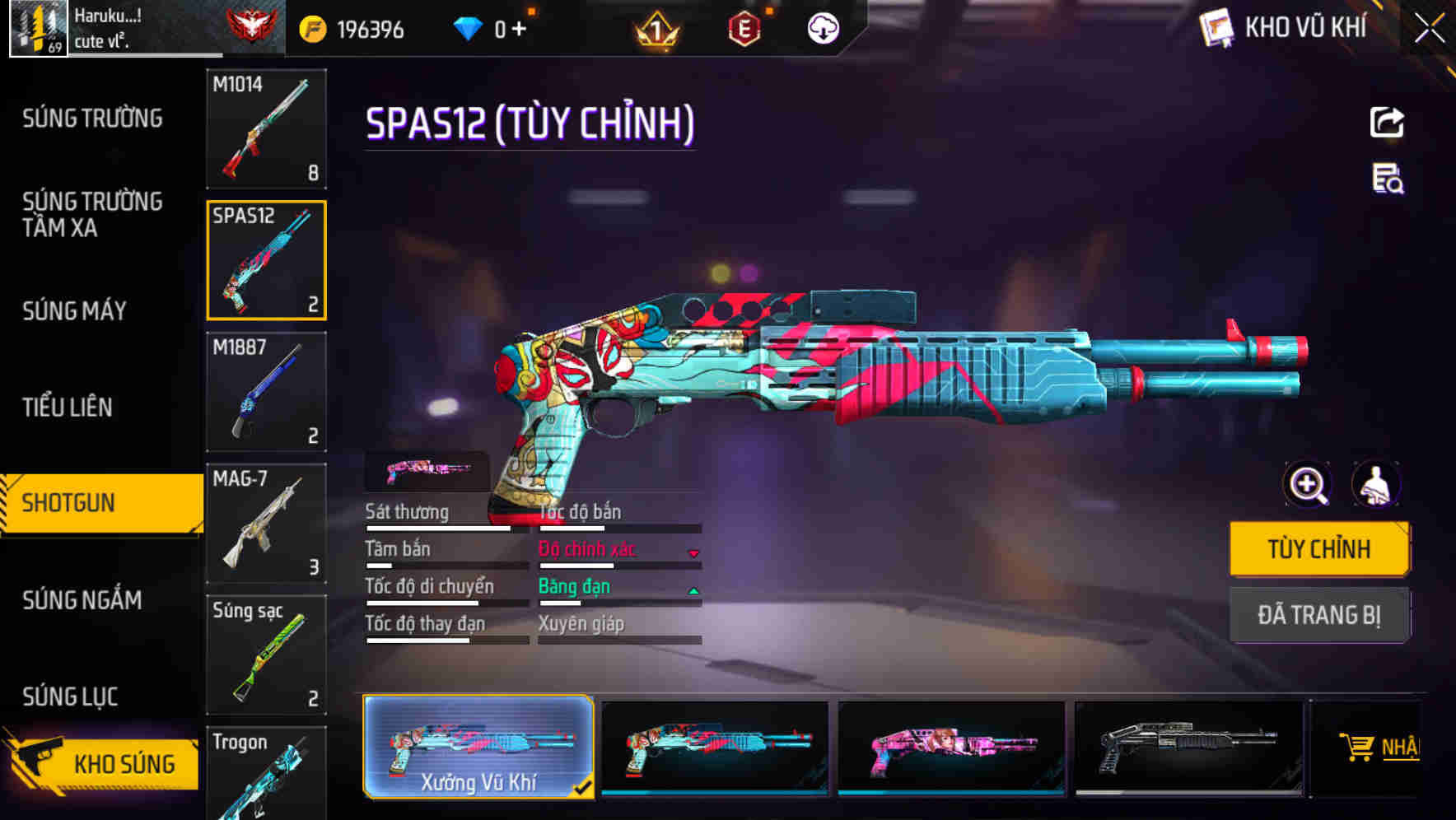Viewport: 1456px width, 820px height.
Task: Open the SÚNG NGẮM category
Action: tap(82, 601)
